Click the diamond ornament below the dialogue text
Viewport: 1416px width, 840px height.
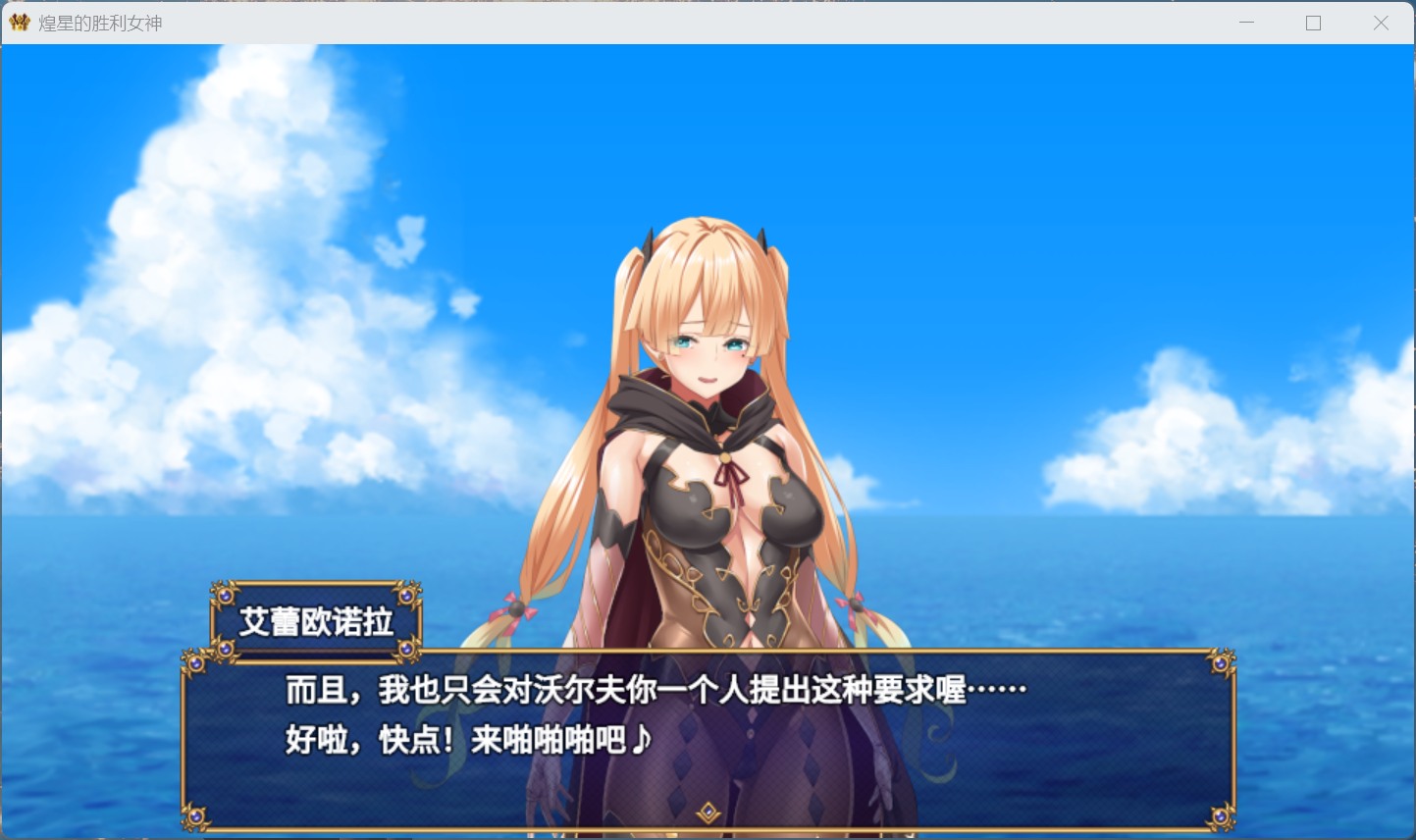pos(708,813)
